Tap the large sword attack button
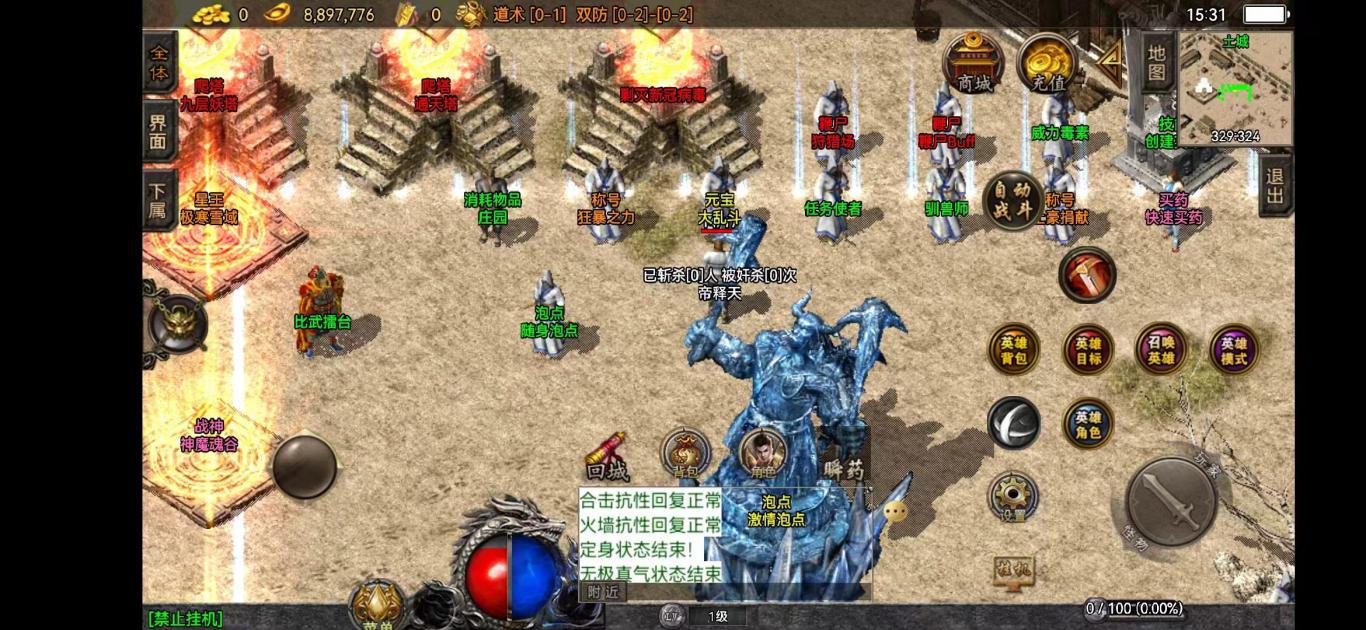The width and height of the screenshot is (1366, 630). pos(1171,502)
